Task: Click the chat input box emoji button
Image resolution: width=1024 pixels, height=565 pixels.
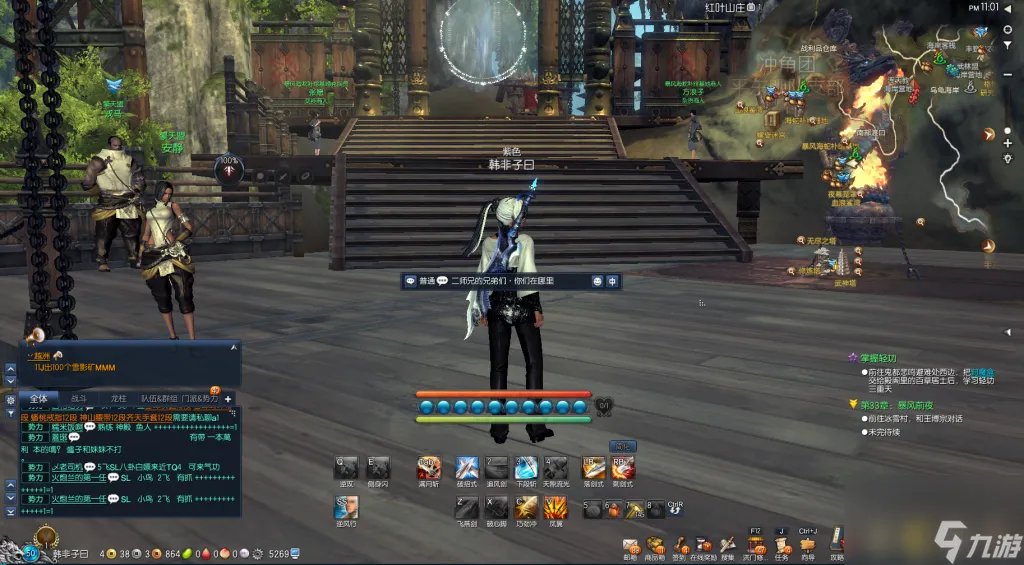Action: point(597,282)
